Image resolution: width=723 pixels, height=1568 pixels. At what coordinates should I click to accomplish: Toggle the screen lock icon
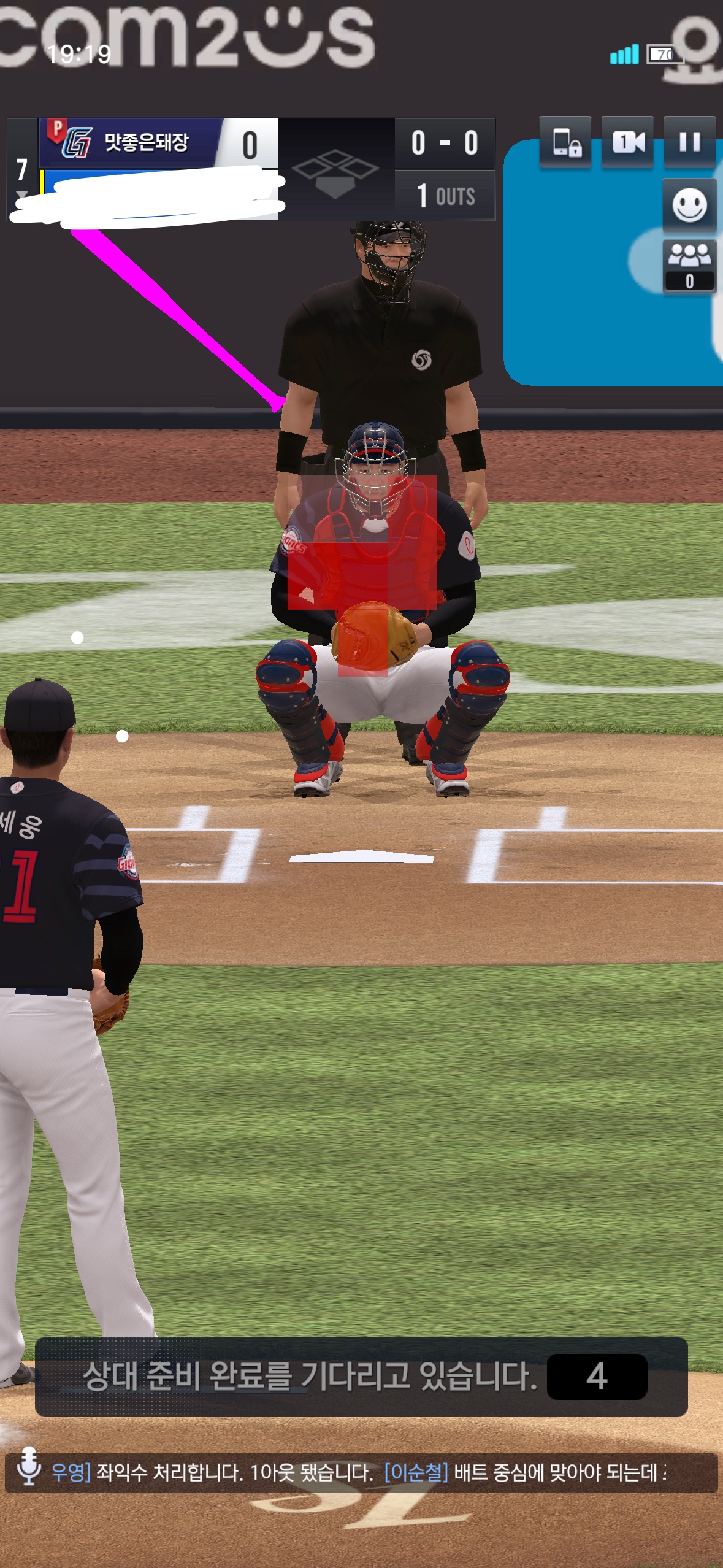[566, 142]
